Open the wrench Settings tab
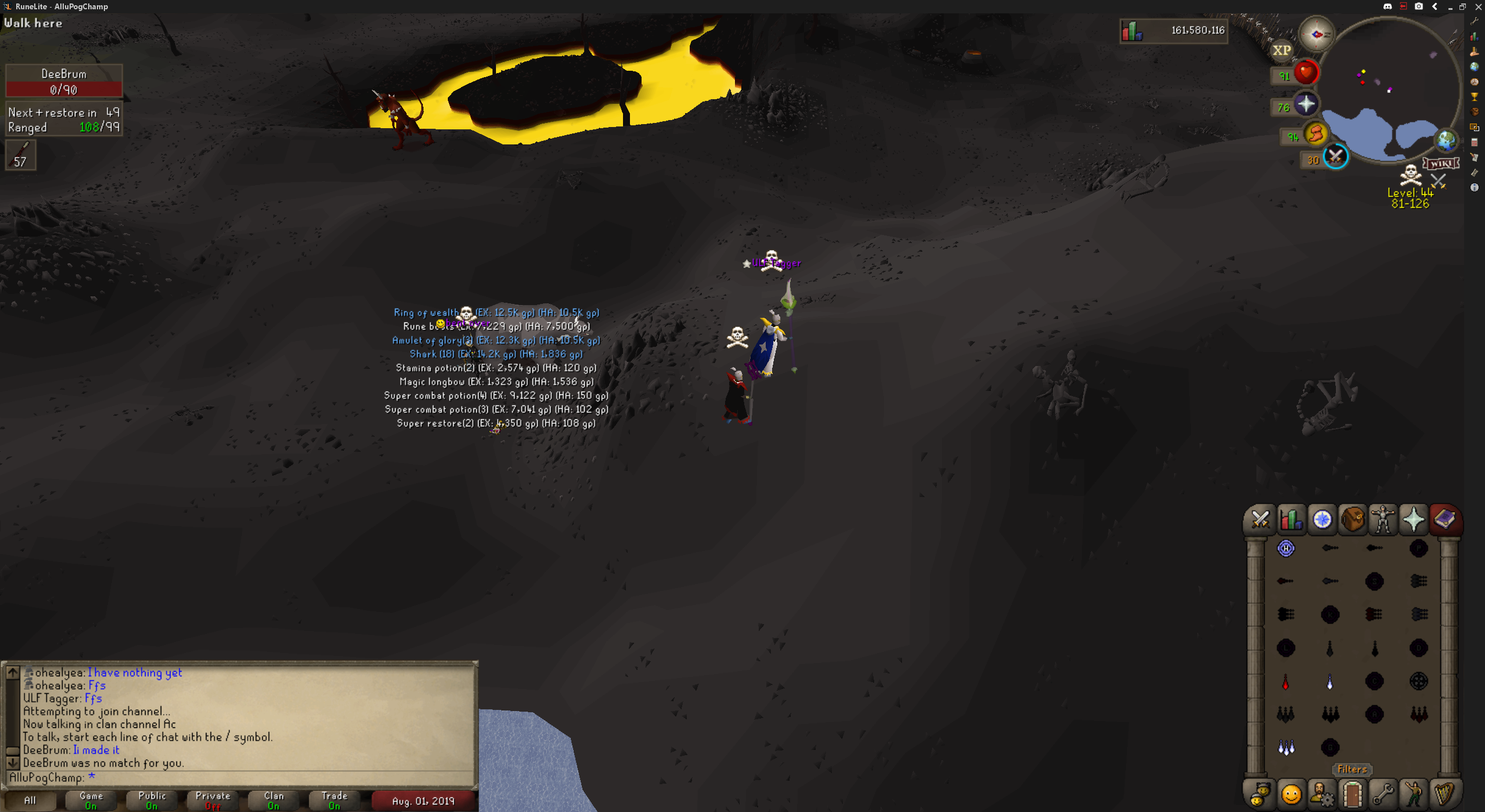The width and height of the screenshot is (1485, 812). (1383, 794)
